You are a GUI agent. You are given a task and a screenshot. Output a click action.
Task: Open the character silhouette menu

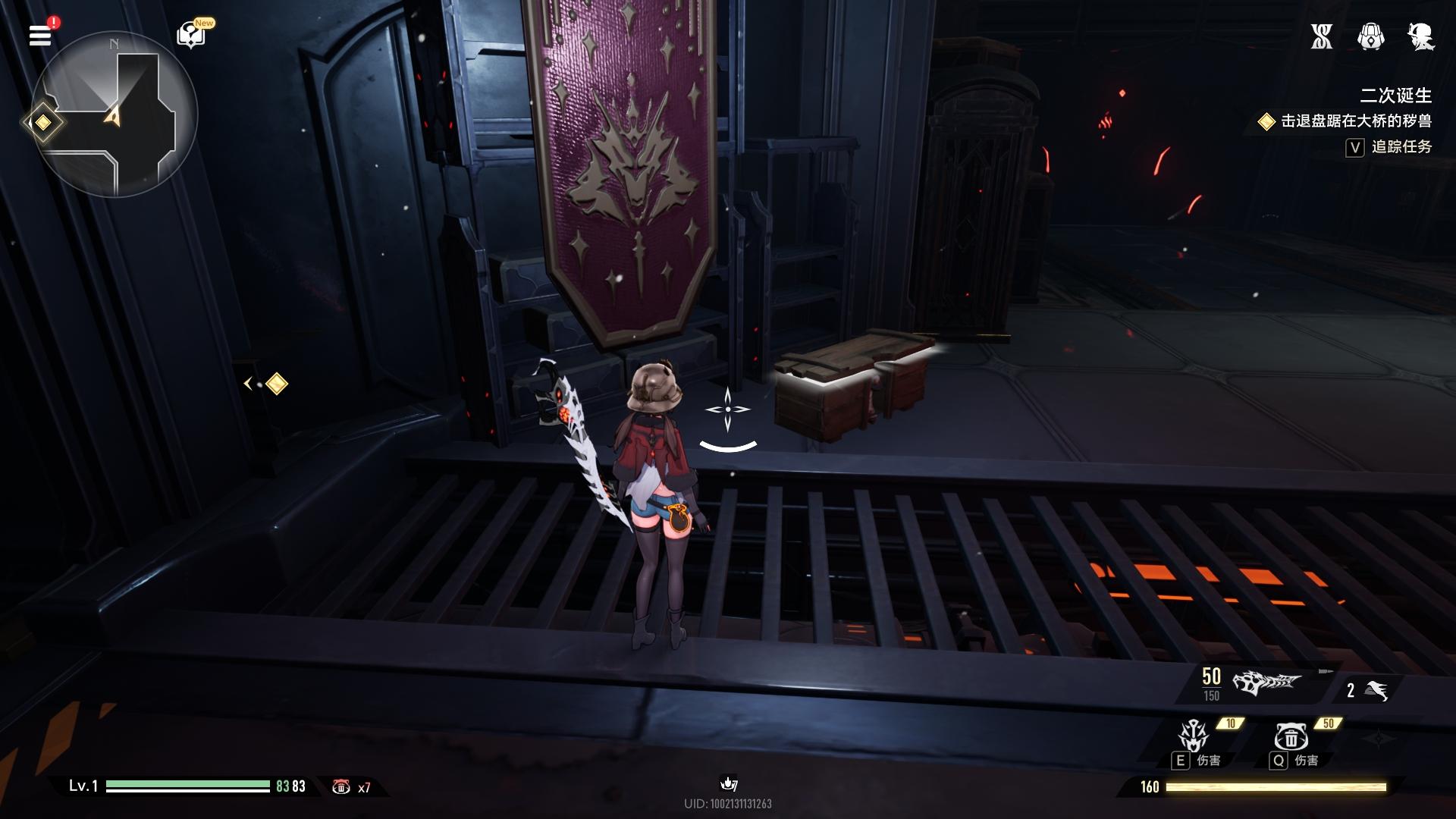click(x=1420, y=36)
